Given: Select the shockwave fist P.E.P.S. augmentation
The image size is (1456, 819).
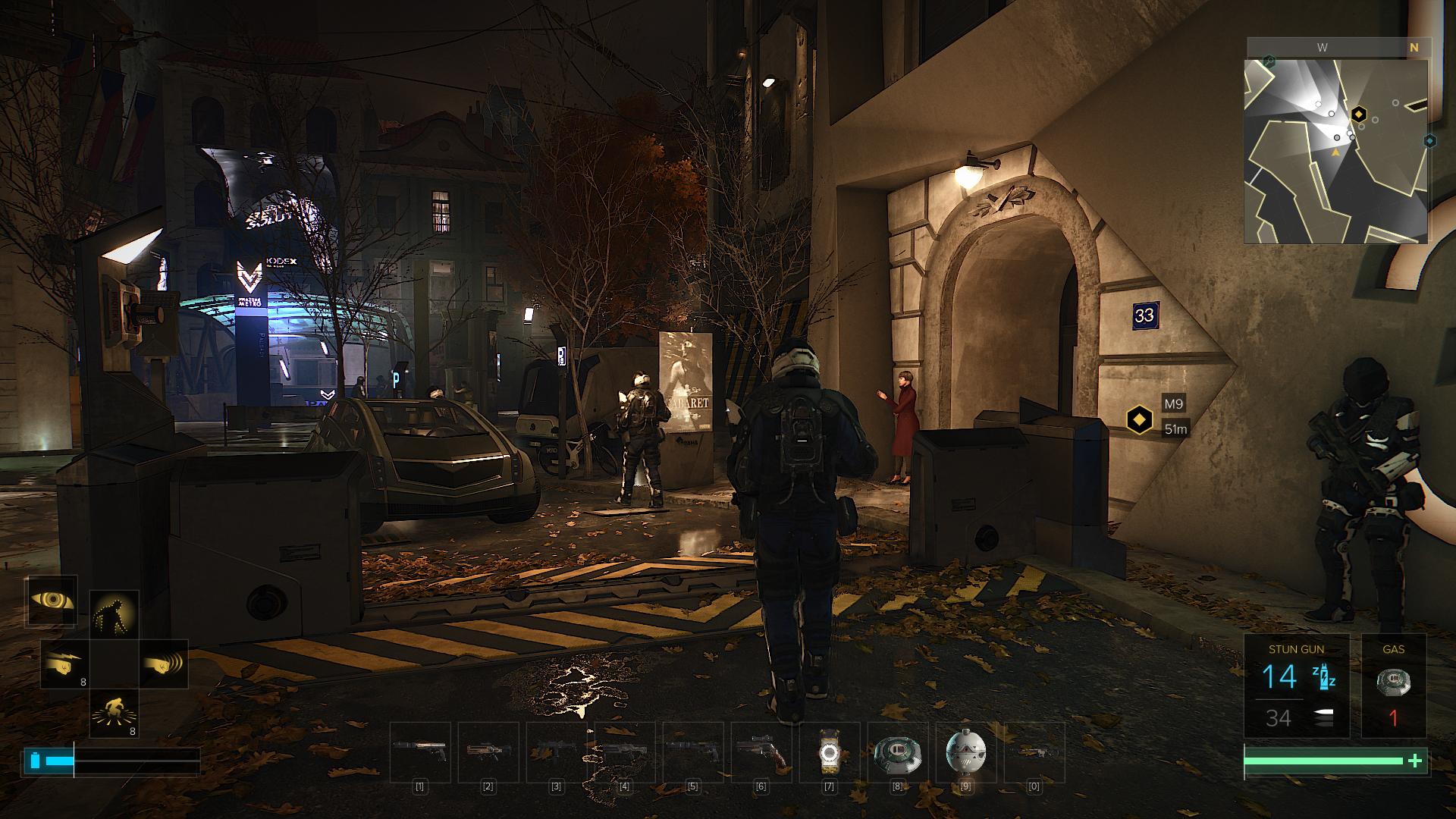Looking at the screenshot, I should 163,664.
